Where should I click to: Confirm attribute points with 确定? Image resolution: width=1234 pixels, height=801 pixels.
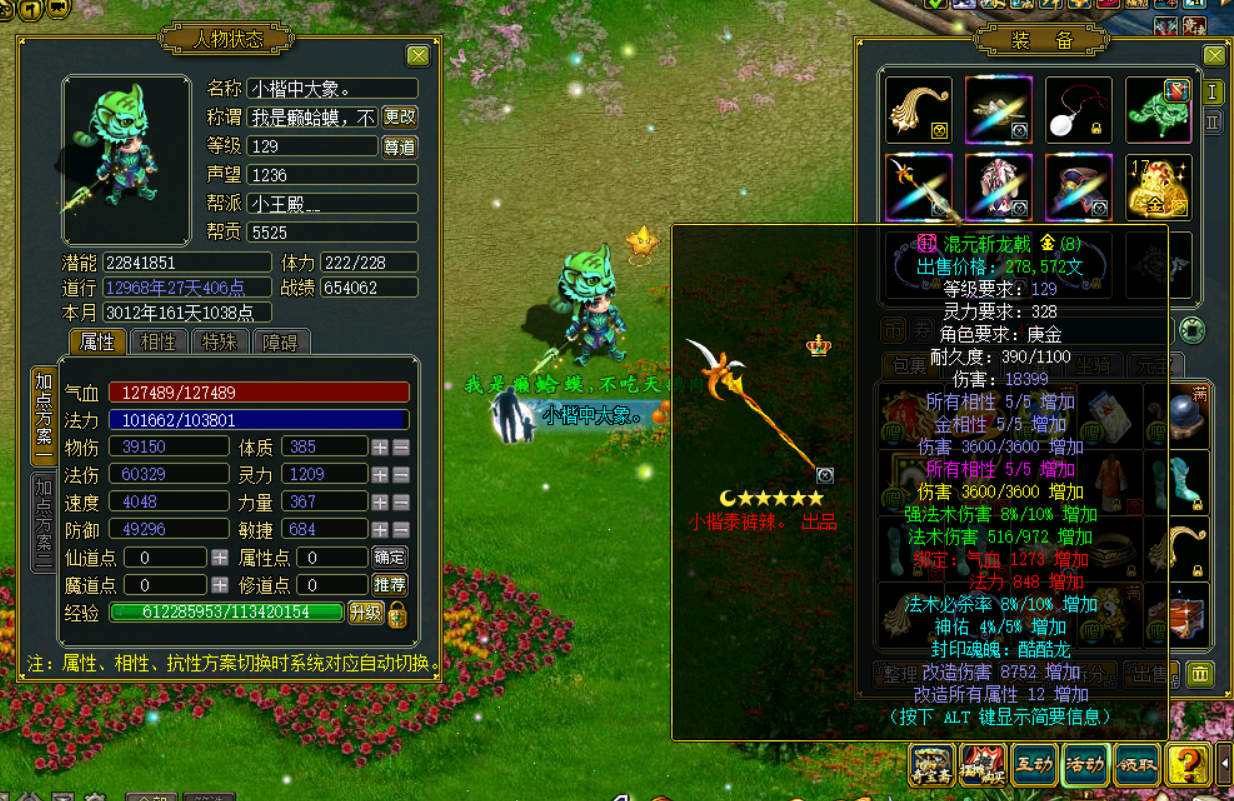click(x=389, y=557)
